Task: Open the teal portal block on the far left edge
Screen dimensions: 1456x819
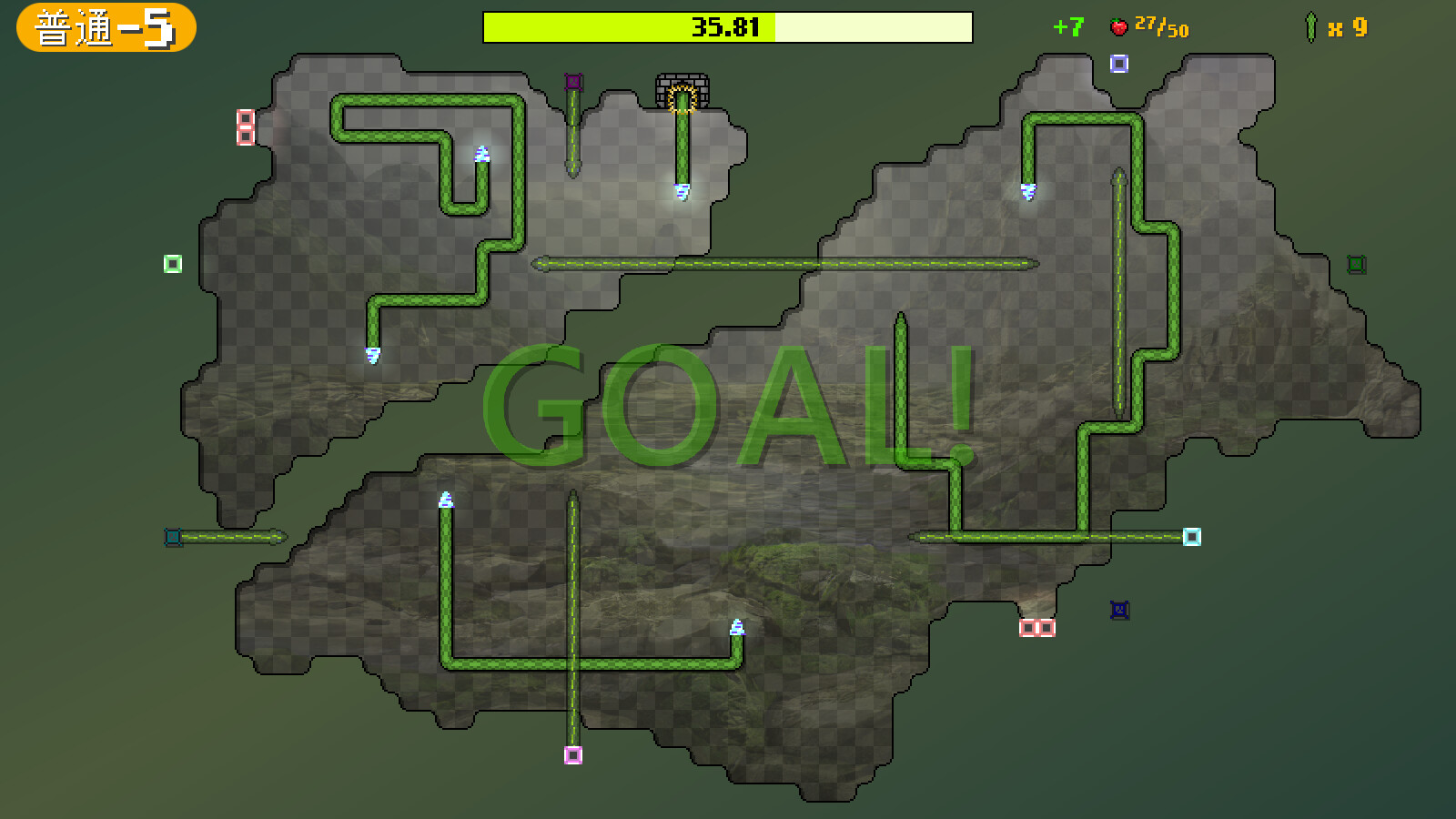Action: click(171, 538)
